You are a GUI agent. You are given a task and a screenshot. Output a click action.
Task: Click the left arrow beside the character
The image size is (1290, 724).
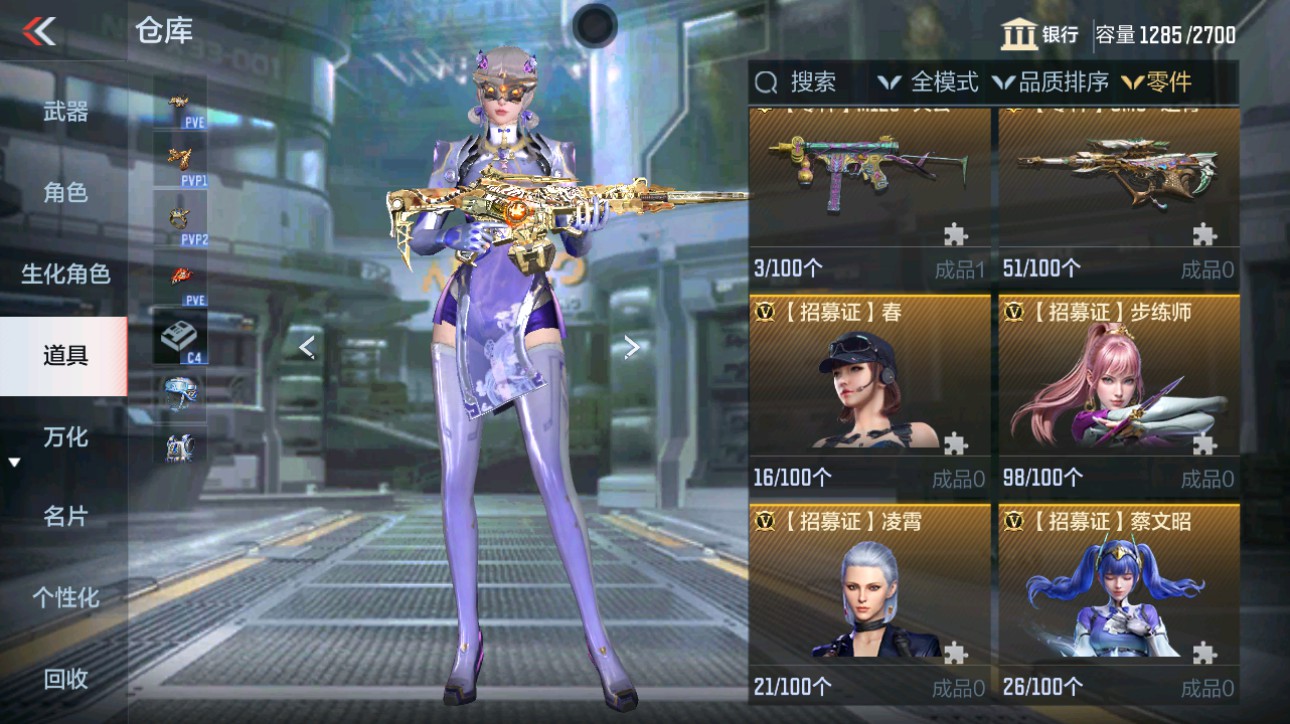pos(306,347)
